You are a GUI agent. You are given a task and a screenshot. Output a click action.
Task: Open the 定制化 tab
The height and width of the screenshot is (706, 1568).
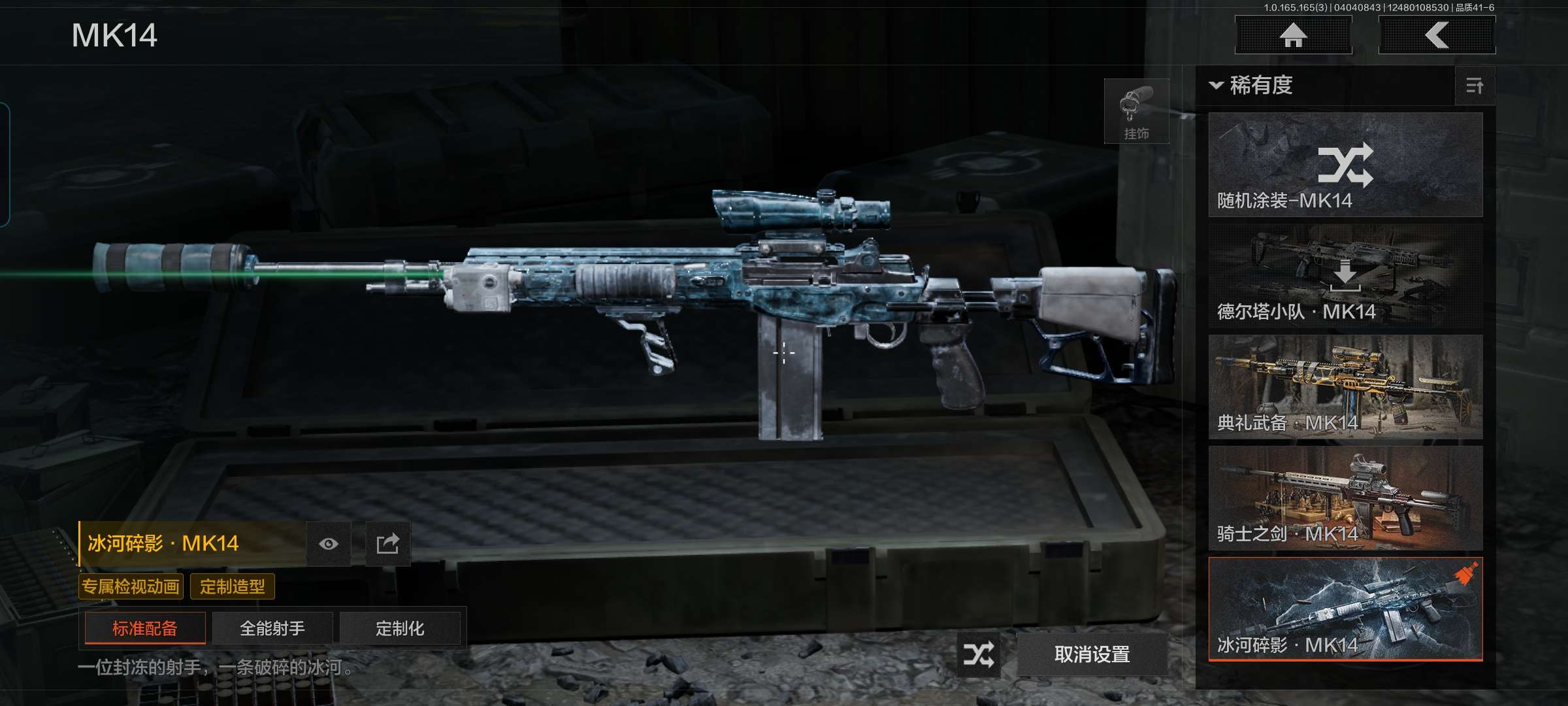pos(400,628)
